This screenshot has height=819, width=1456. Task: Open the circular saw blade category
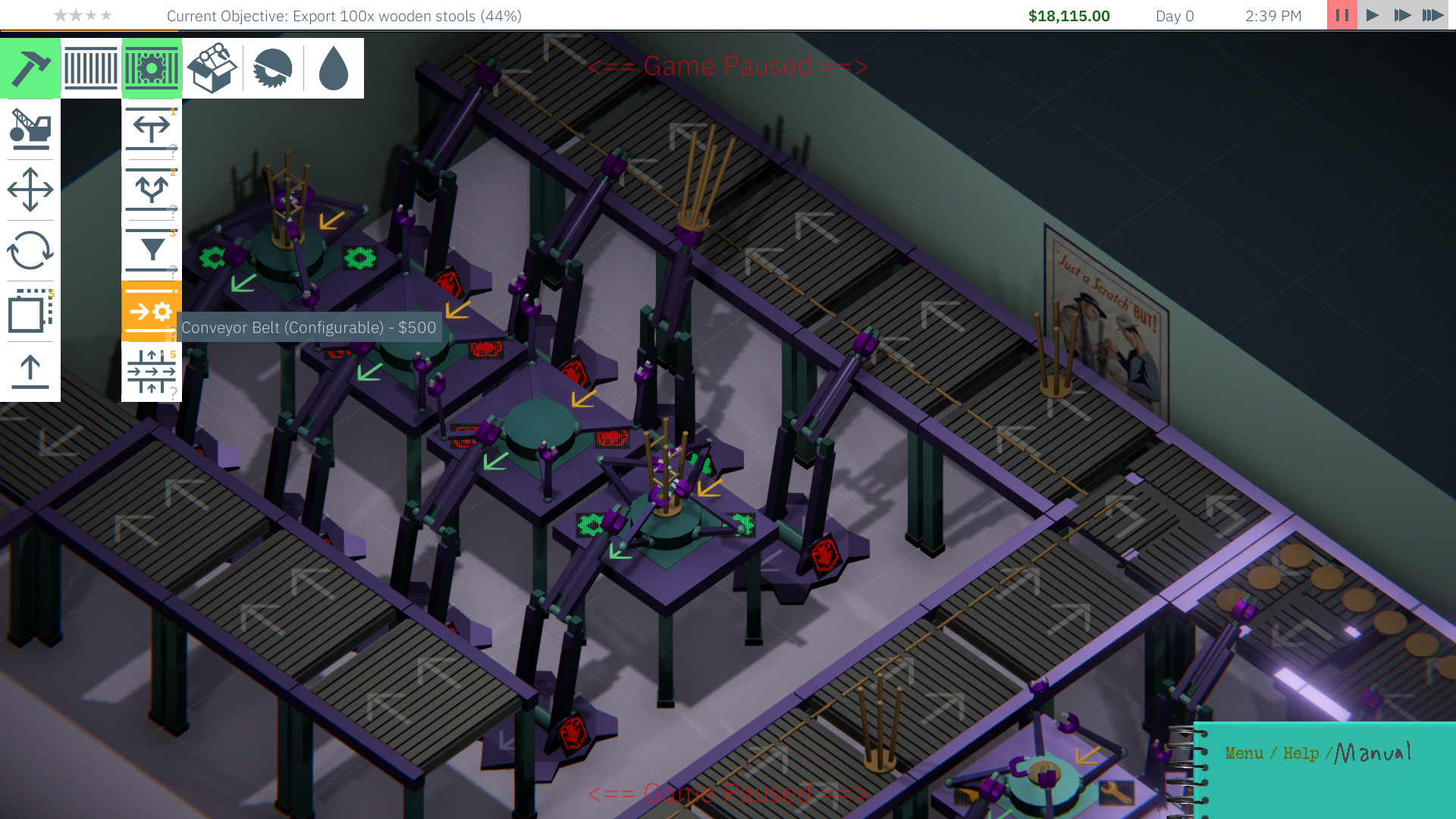point(273,68)
